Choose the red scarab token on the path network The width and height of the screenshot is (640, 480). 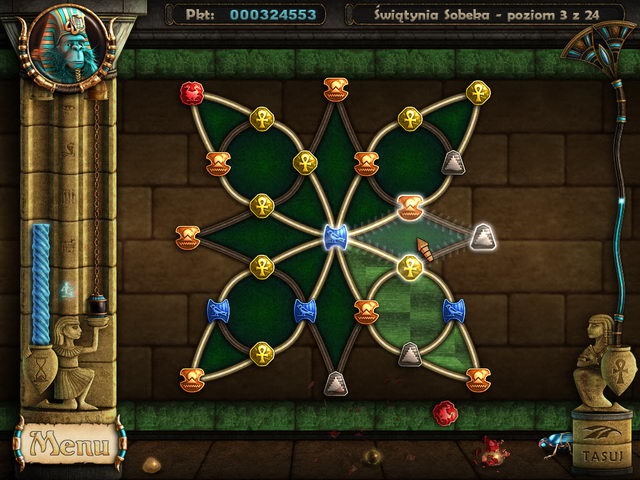pos(190,93)
